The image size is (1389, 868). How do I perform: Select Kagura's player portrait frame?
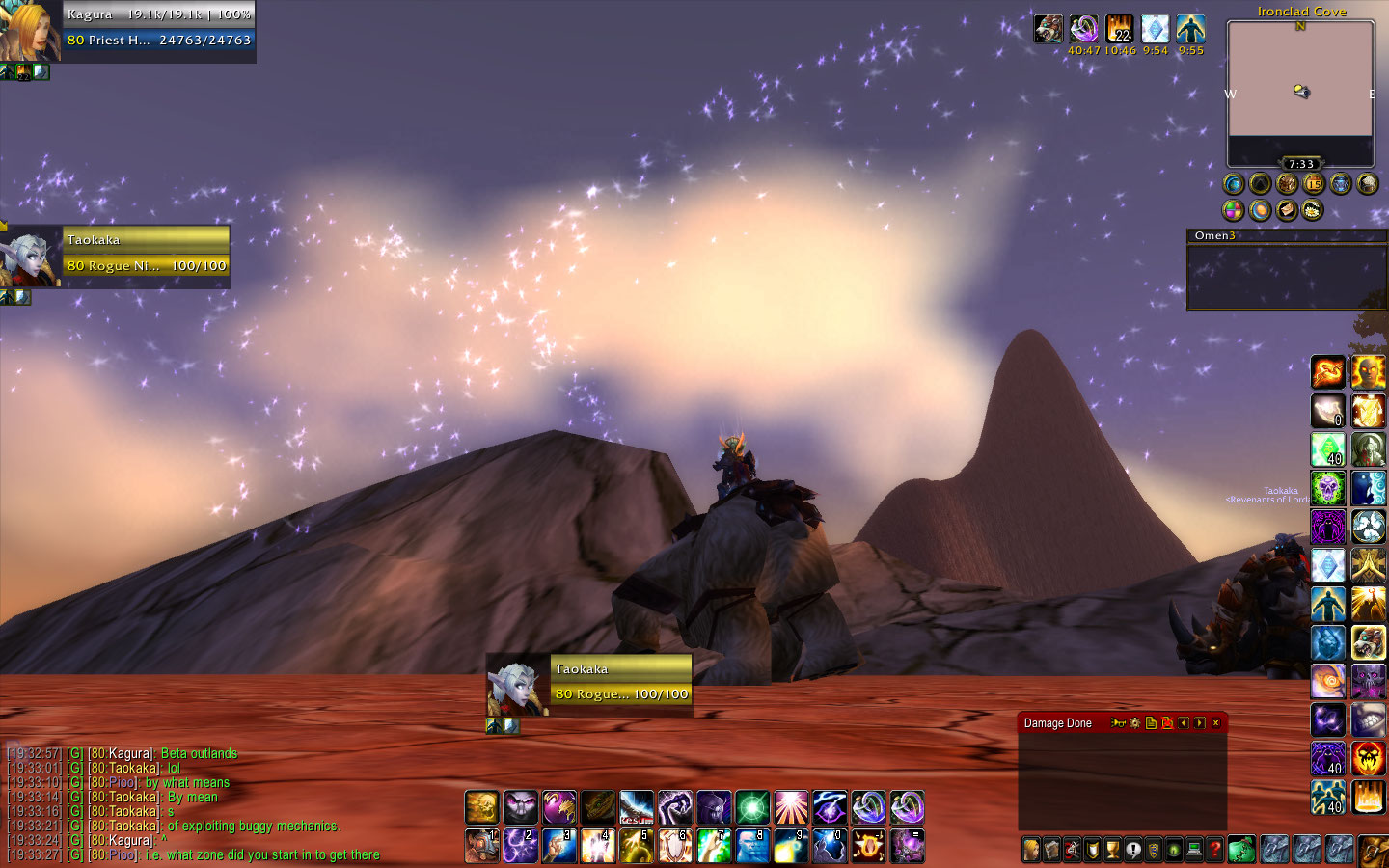31,31
